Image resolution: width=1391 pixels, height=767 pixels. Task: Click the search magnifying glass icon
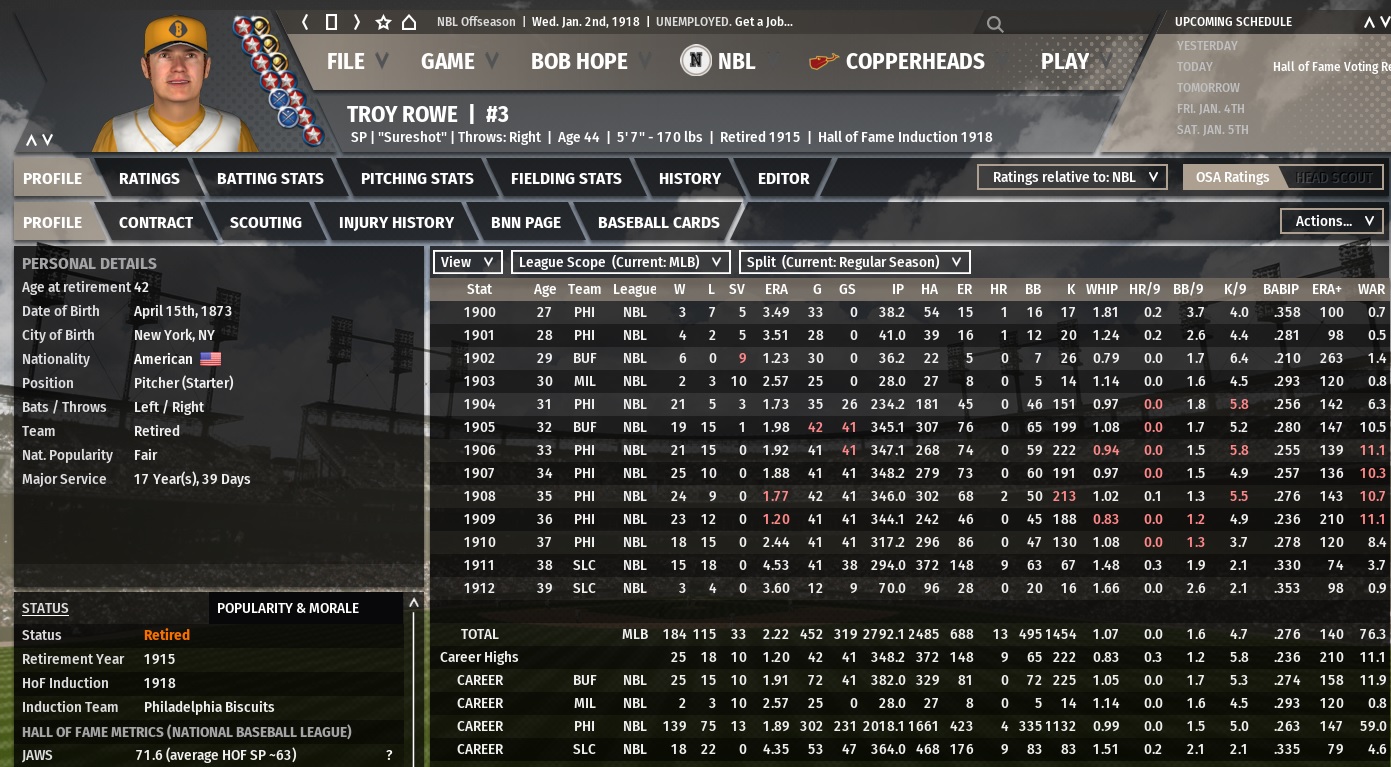(x=994, y=24)
